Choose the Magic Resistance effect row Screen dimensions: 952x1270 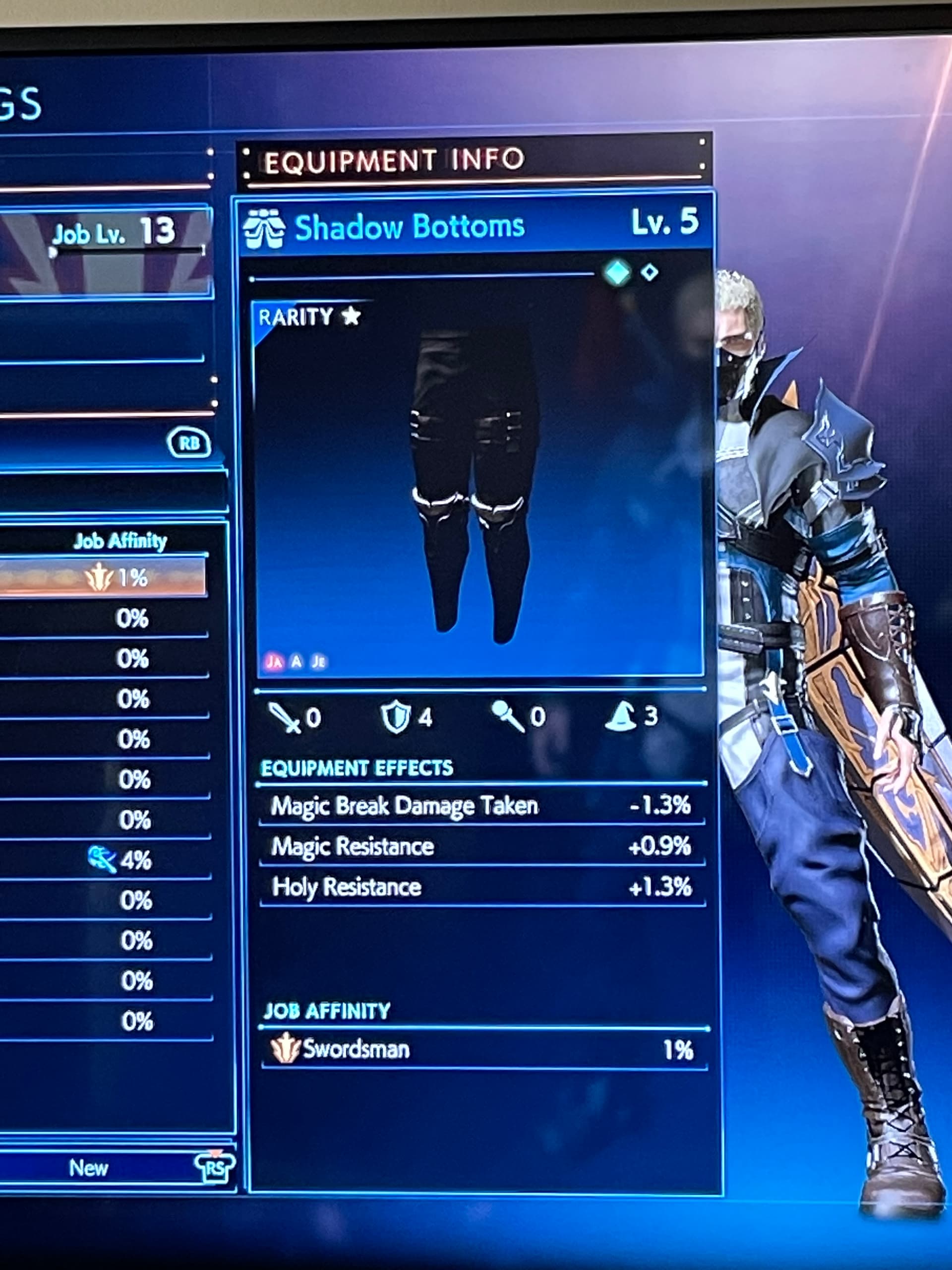[481, 847]
